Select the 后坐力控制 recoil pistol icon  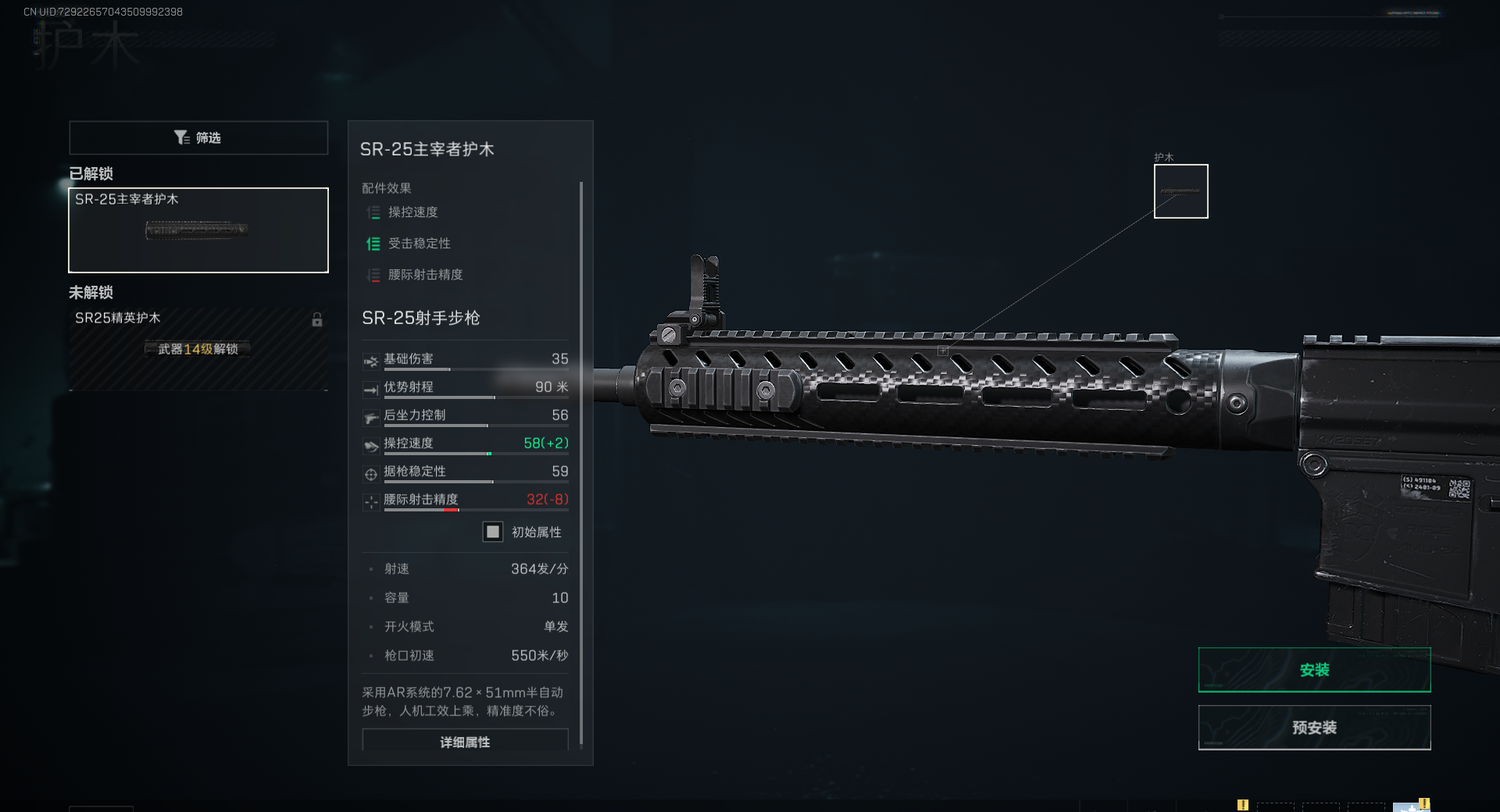point(371,416)
